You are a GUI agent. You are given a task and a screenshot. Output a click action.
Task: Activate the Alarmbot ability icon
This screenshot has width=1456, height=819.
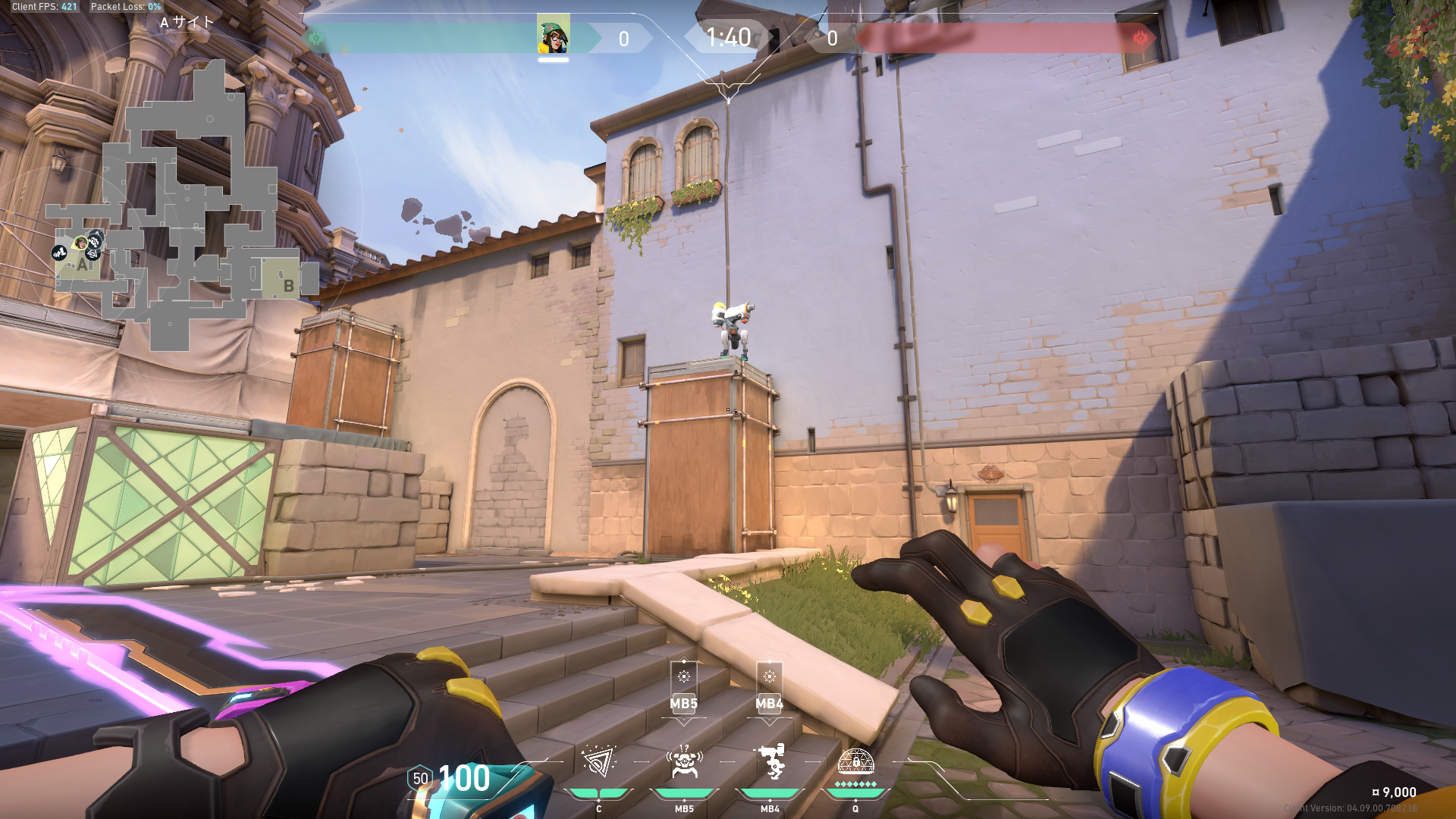click(x=684, y=761)
